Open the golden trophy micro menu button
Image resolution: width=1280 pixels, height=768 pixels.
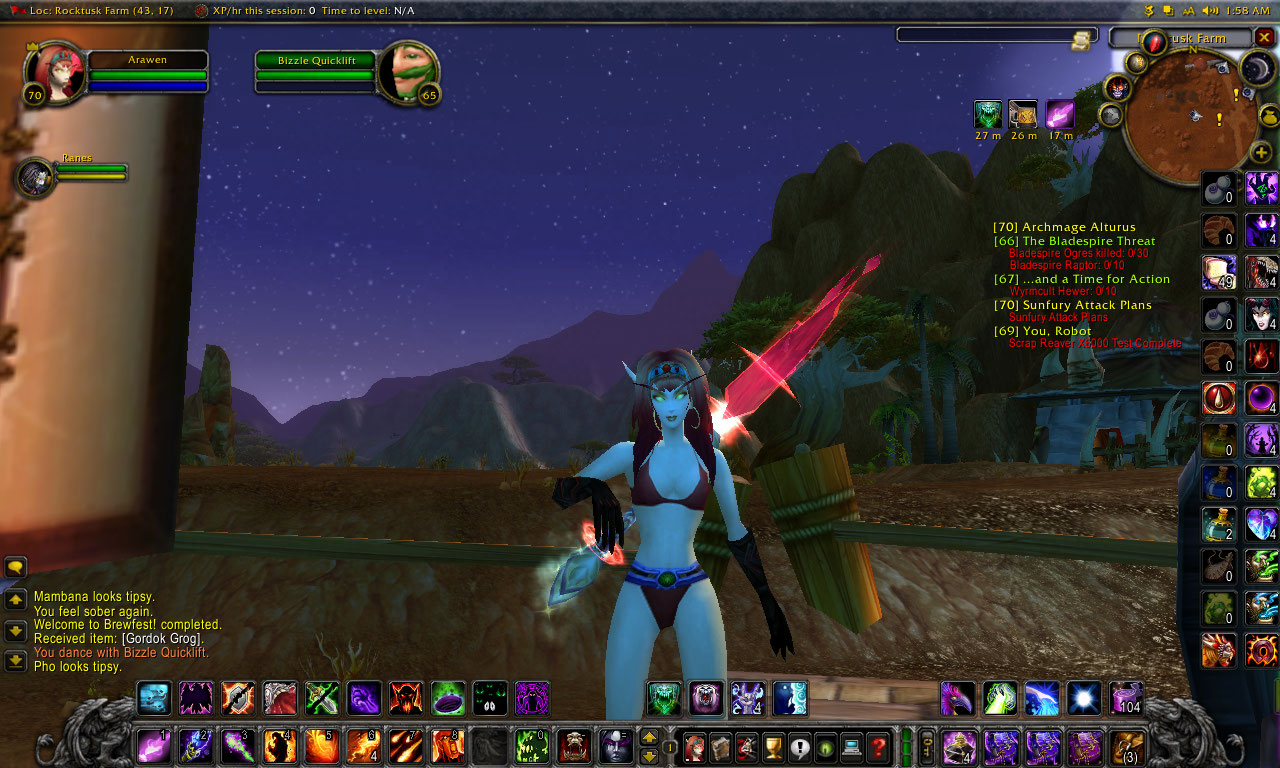tap(773, 746)
